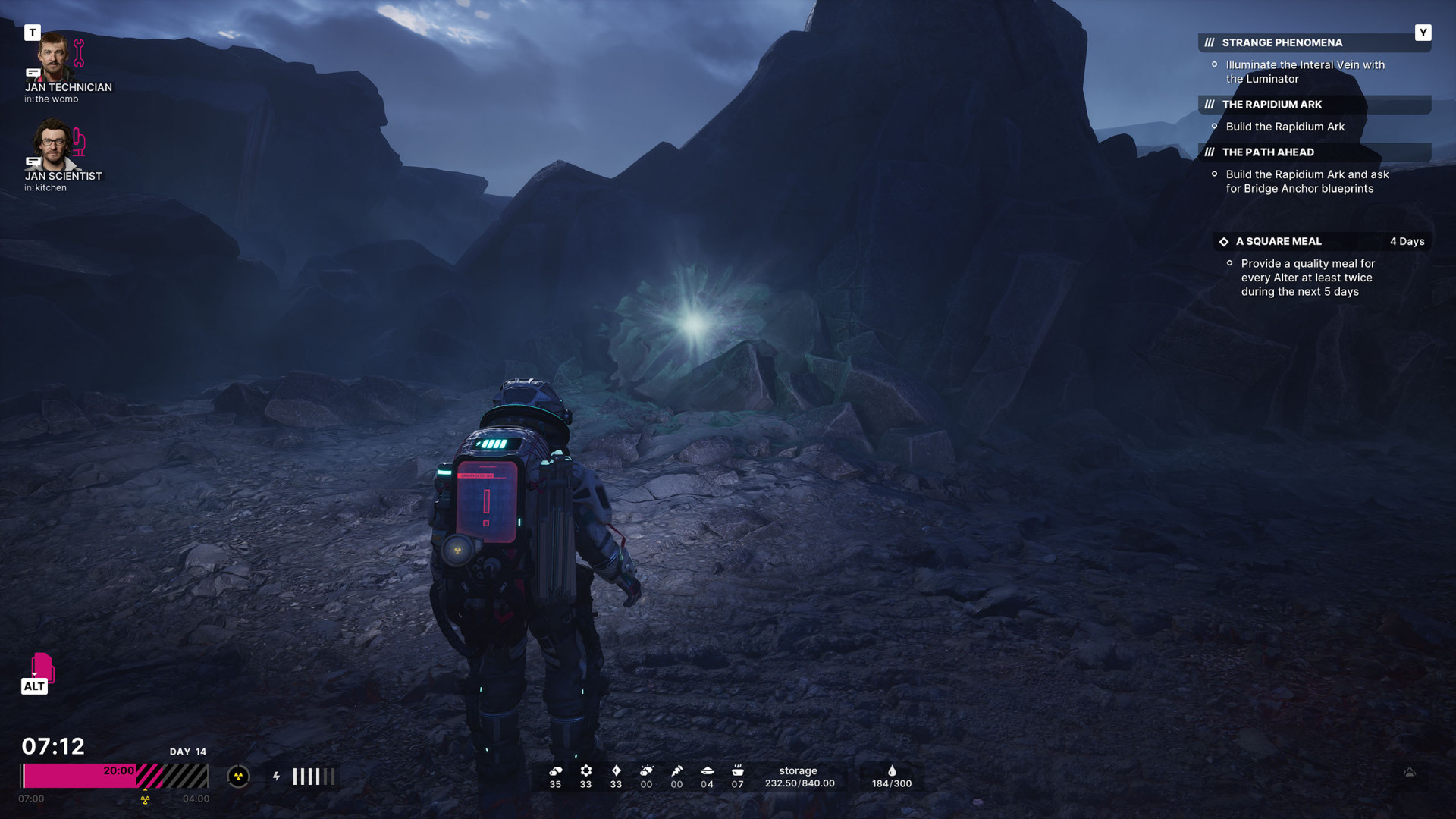Click the suit battery lightning icon

tap(277, 777)
